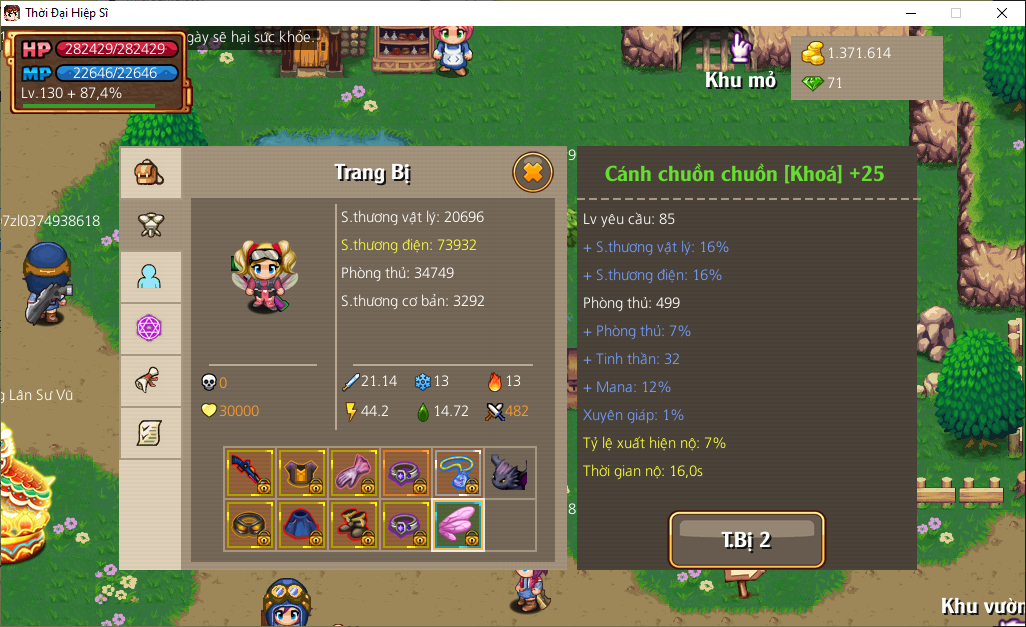Open the backpack inventory tab
The width and height of the screenshot is (1026, 627).
(x=150, y=174)
